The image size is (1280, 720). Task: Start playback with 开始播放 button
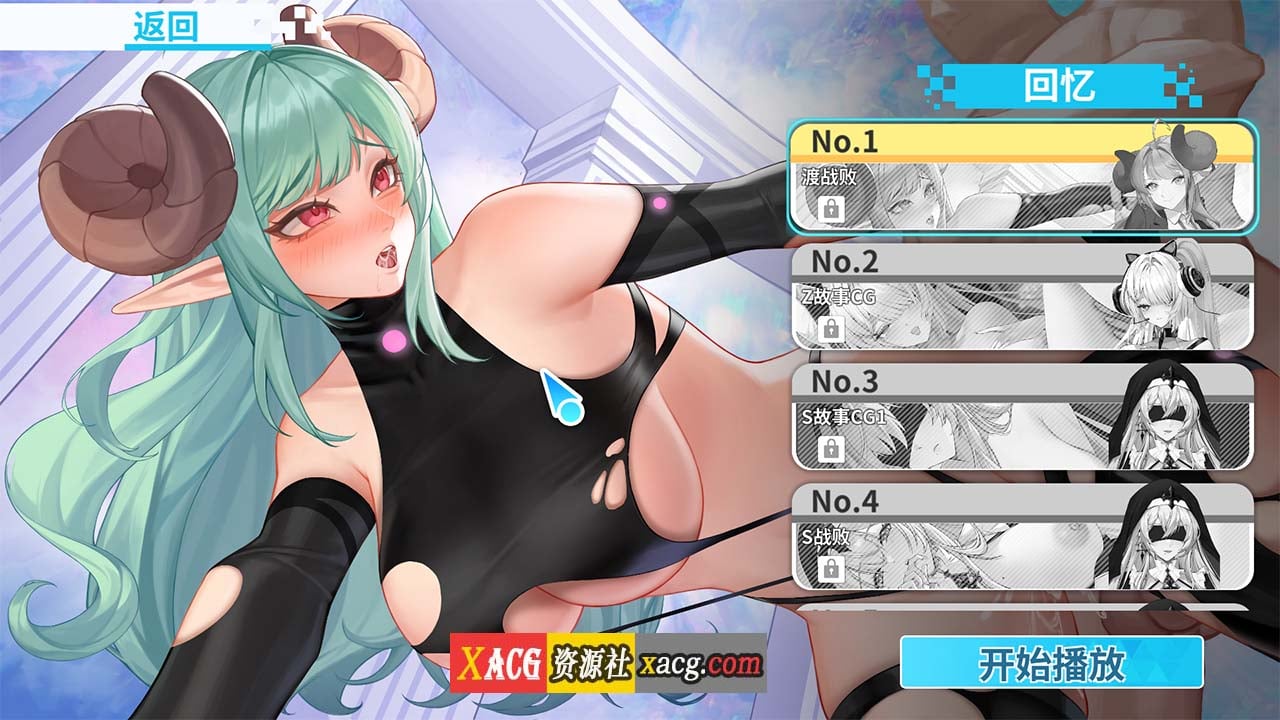(1051, 662)
